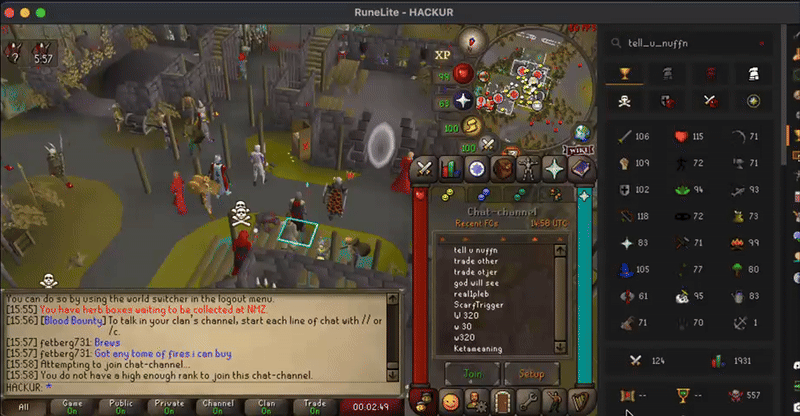
Task: Open the Inventory backpack tab
Action: pos(503,169)
